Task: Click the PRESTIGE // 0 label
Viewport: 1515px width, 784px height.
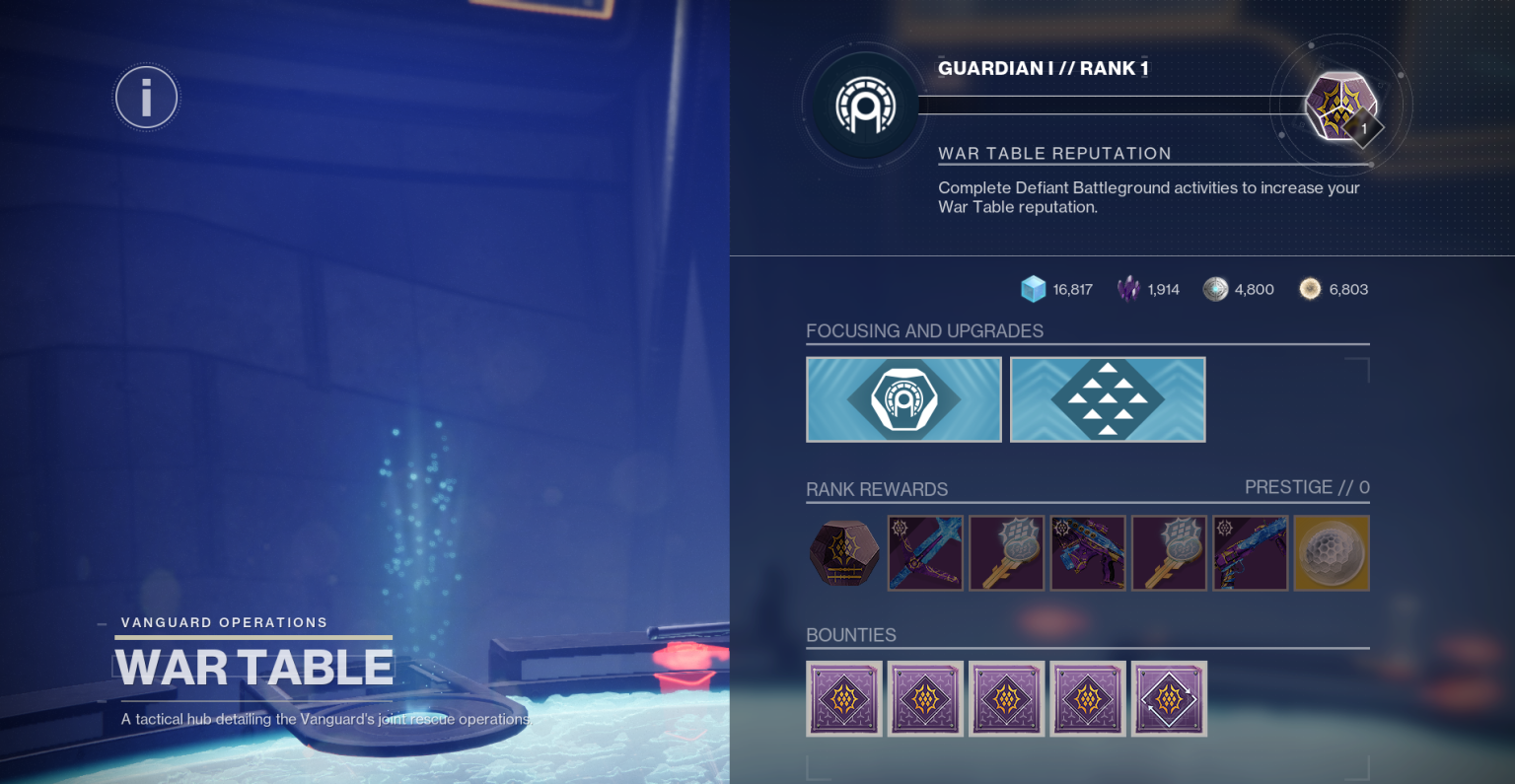Action: pos(1307,486)
